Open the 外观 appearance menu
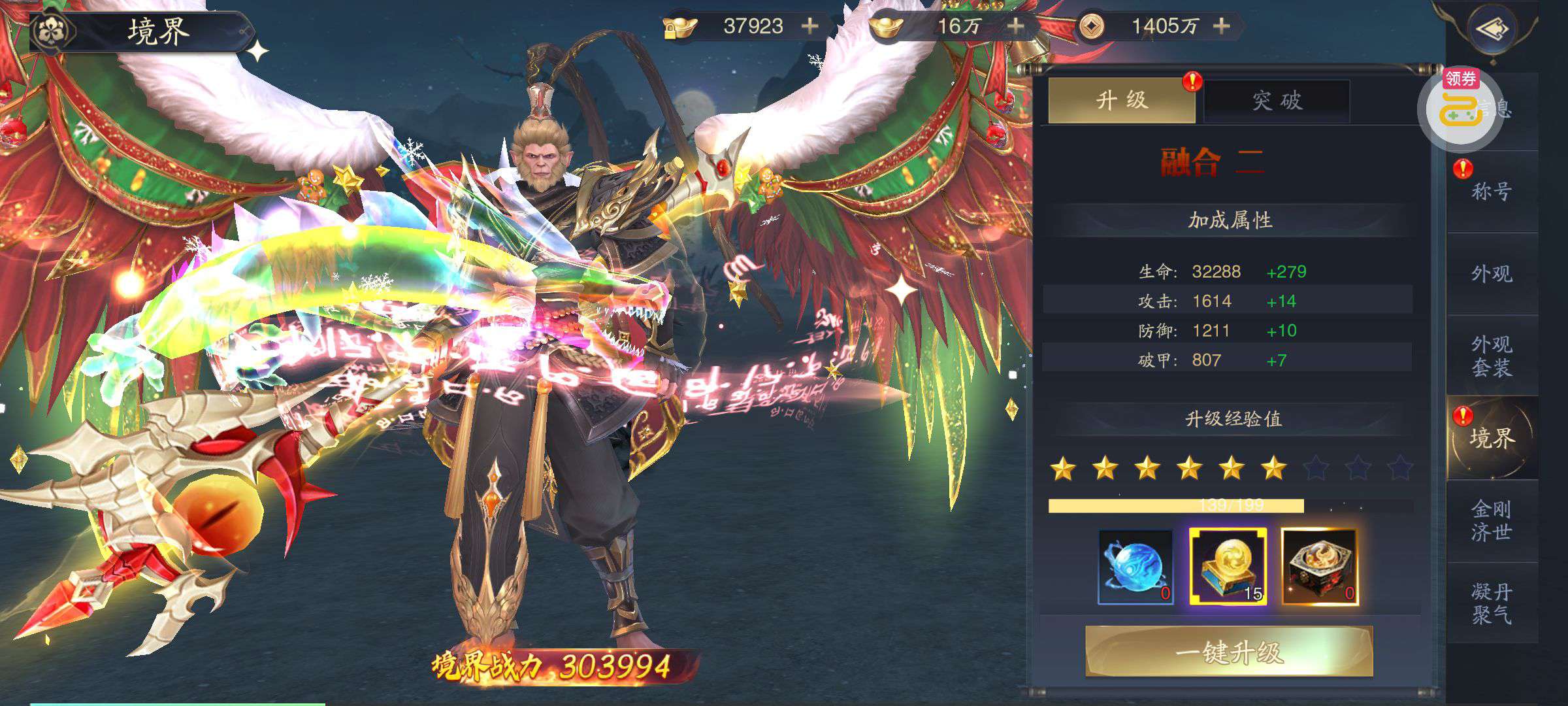Screen dimensions: 1568x706 tap(1492, 273)
